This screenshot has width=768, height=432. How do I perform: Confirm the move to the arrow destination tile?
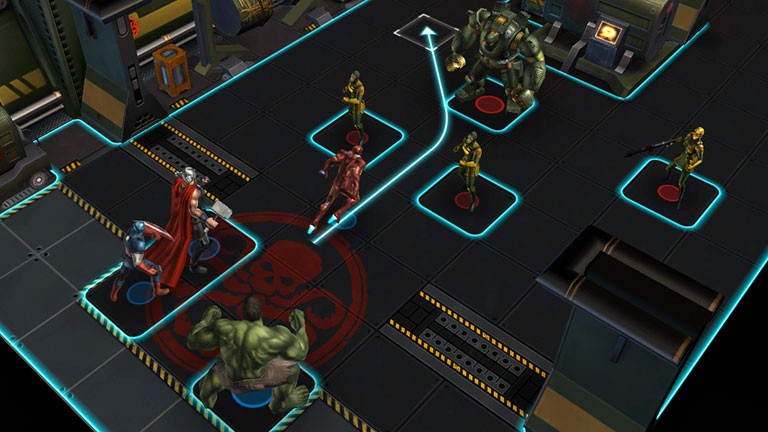pos(426,33)
